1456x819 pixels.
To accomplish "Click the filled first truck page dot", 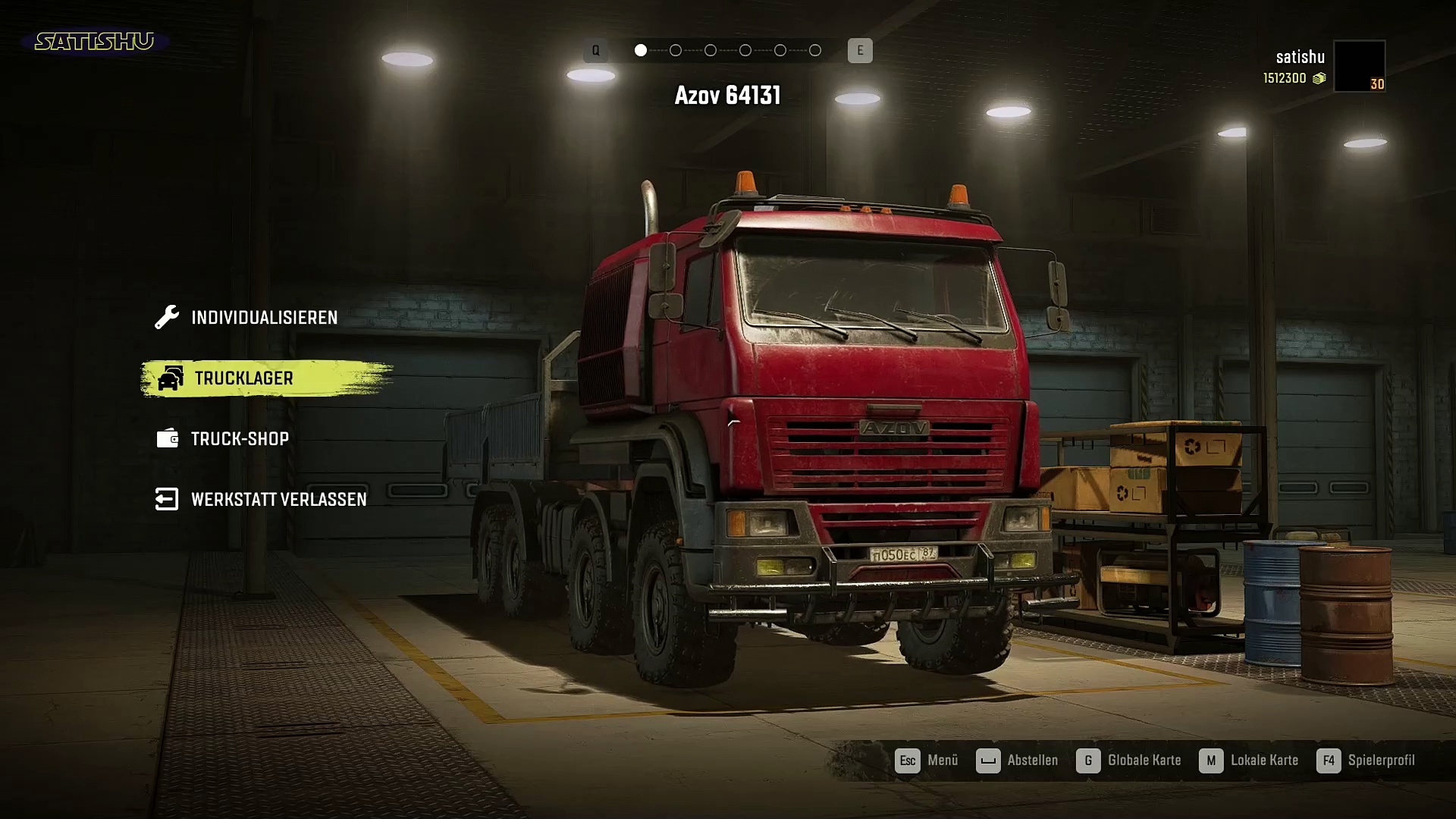I will click(x=641, y=51).
